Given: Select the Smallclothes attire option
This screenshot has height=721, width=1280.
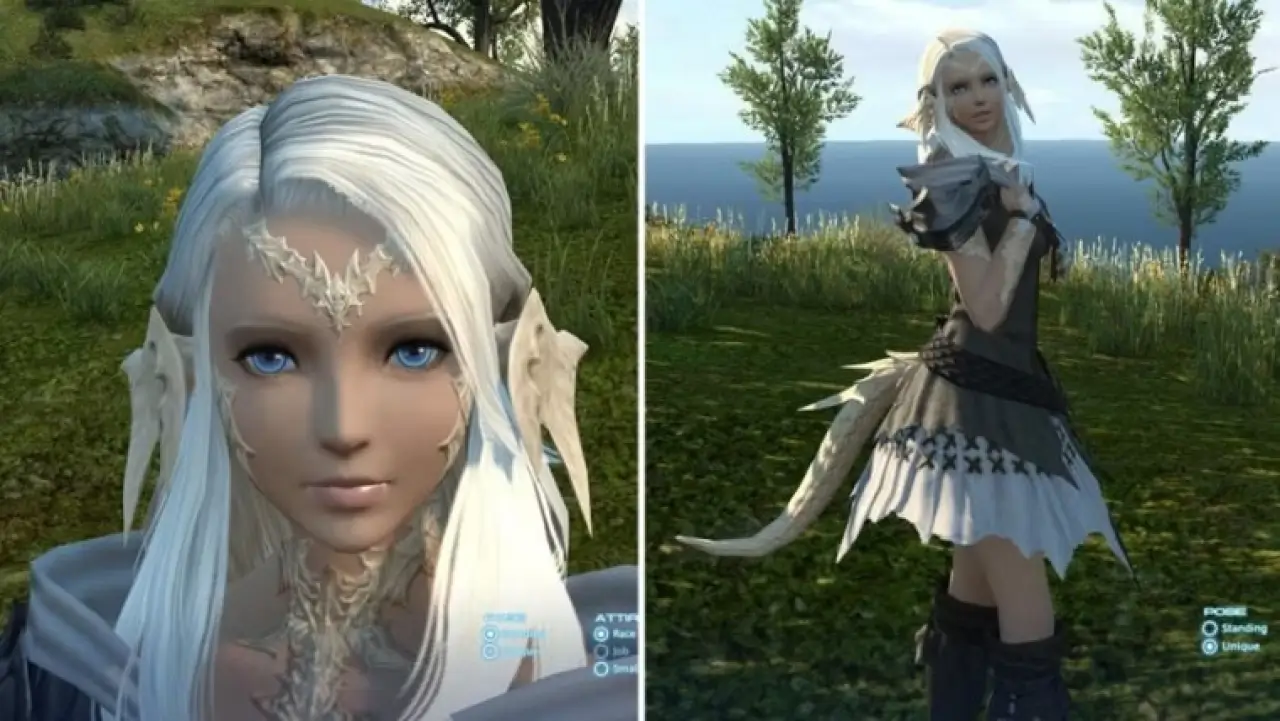Looking at the screenshot, I should tap(601, 669).
